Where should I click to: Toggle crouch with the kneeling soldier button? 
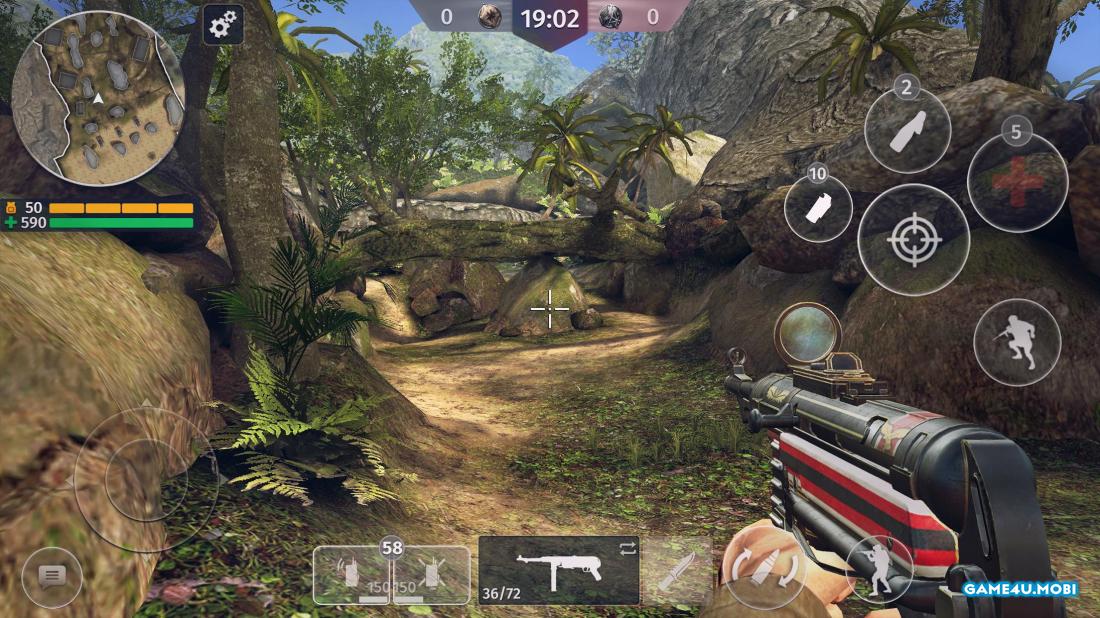[879, 568]
